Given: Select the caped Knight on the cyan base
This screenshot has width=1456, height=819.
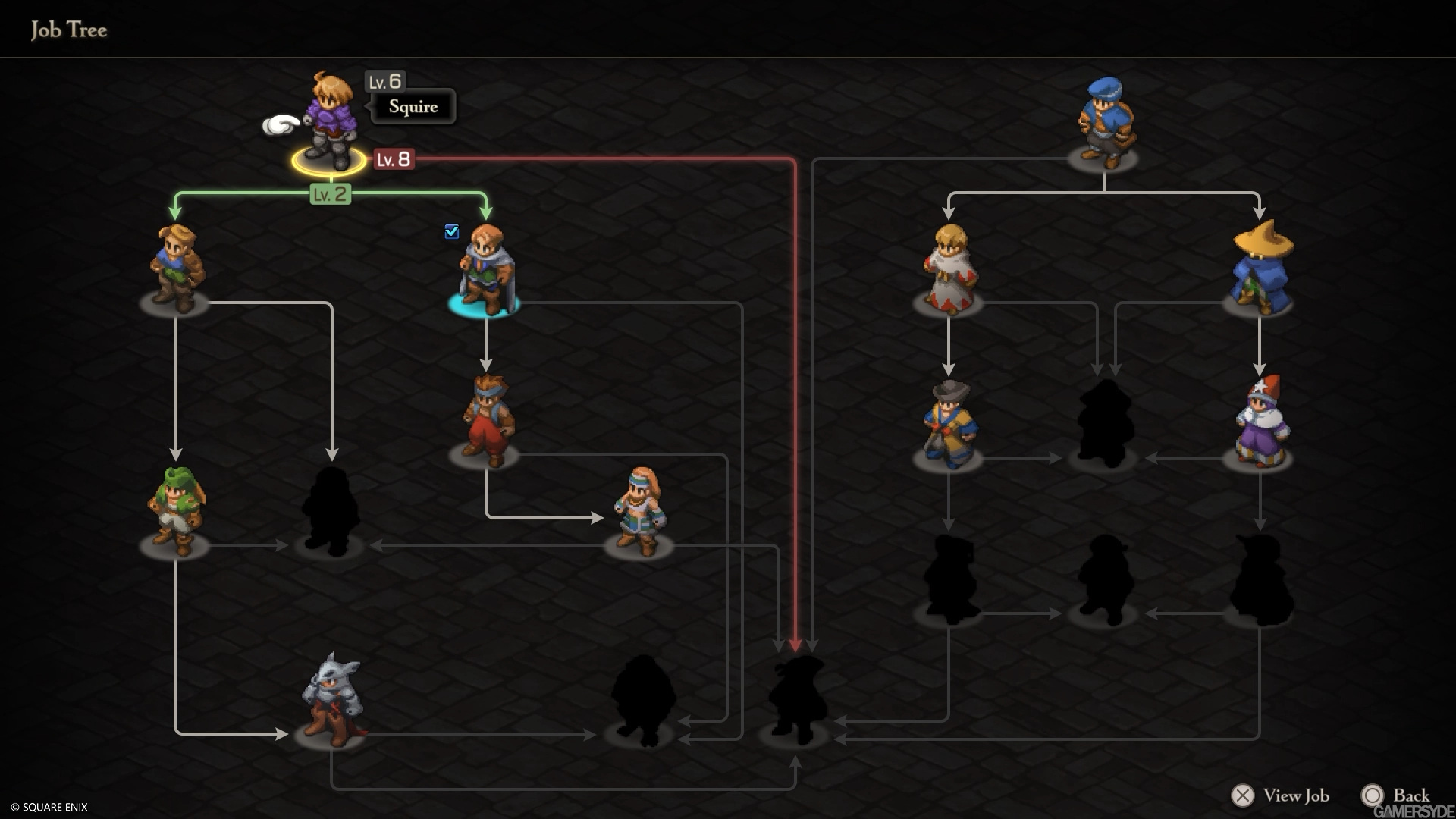Looking at the screenshot, I should coord(485,269).
